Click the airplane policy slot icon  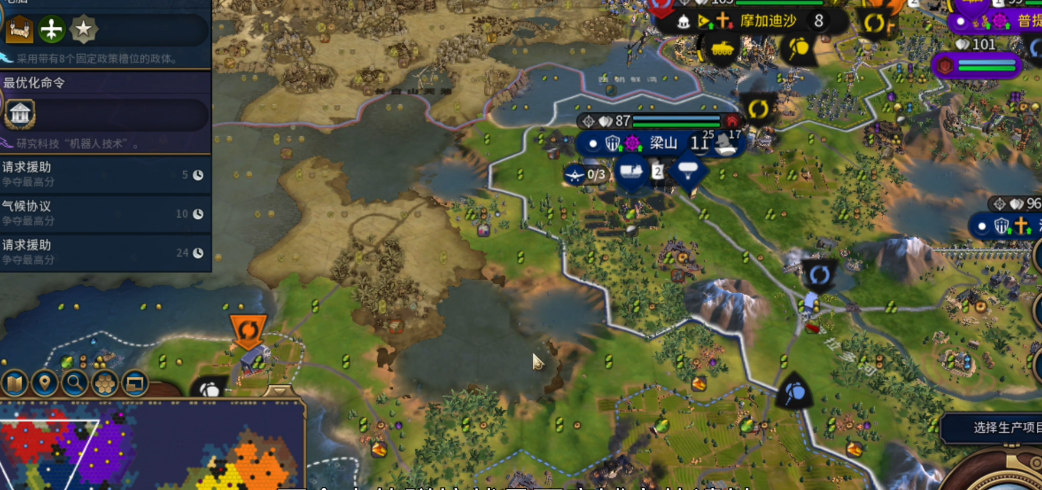pyautogui.click(x=52, y=30)
